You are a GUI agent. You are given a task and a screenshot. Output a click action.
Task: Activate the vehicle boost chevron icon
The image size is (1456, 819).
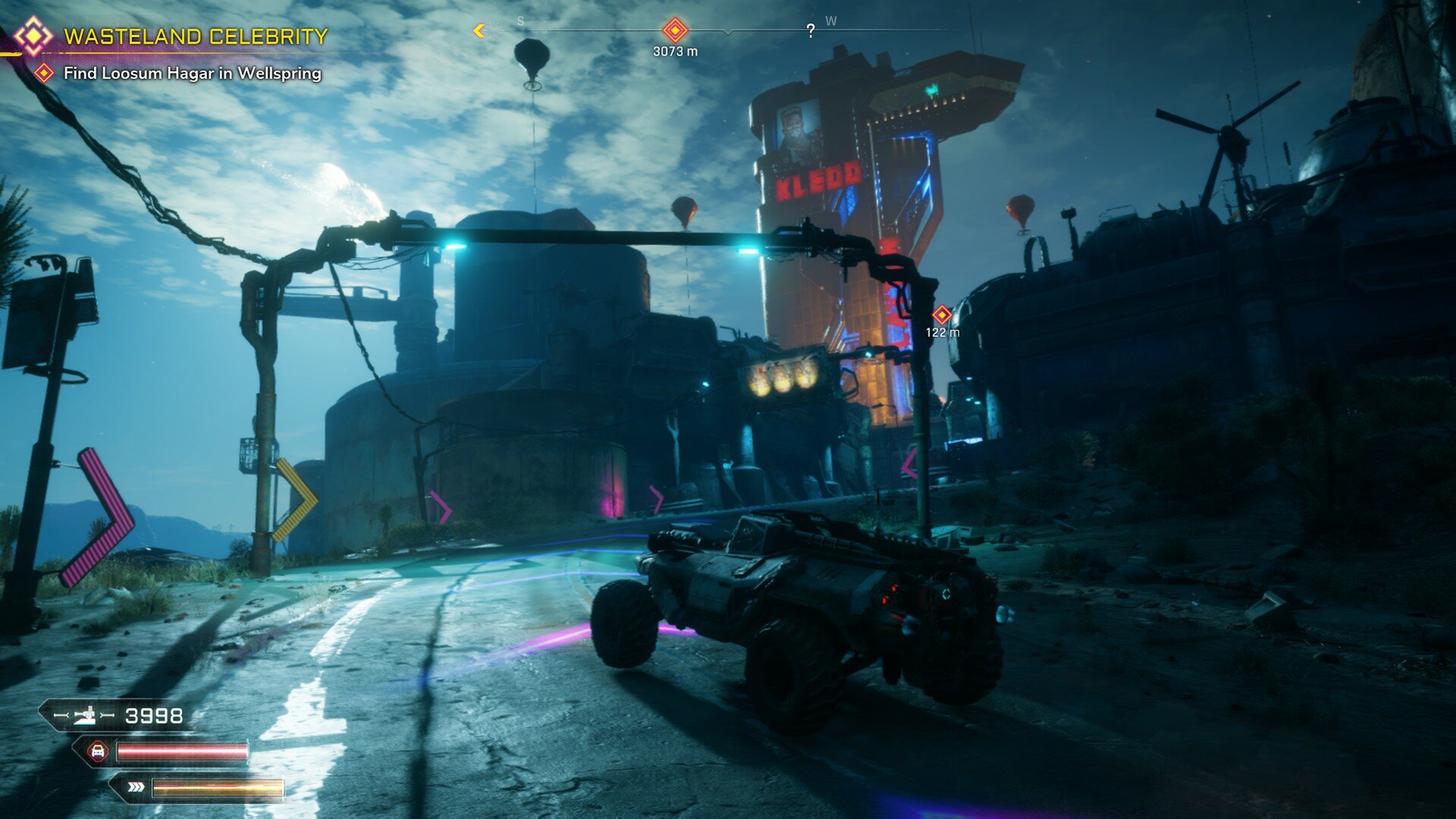[136, 787]
